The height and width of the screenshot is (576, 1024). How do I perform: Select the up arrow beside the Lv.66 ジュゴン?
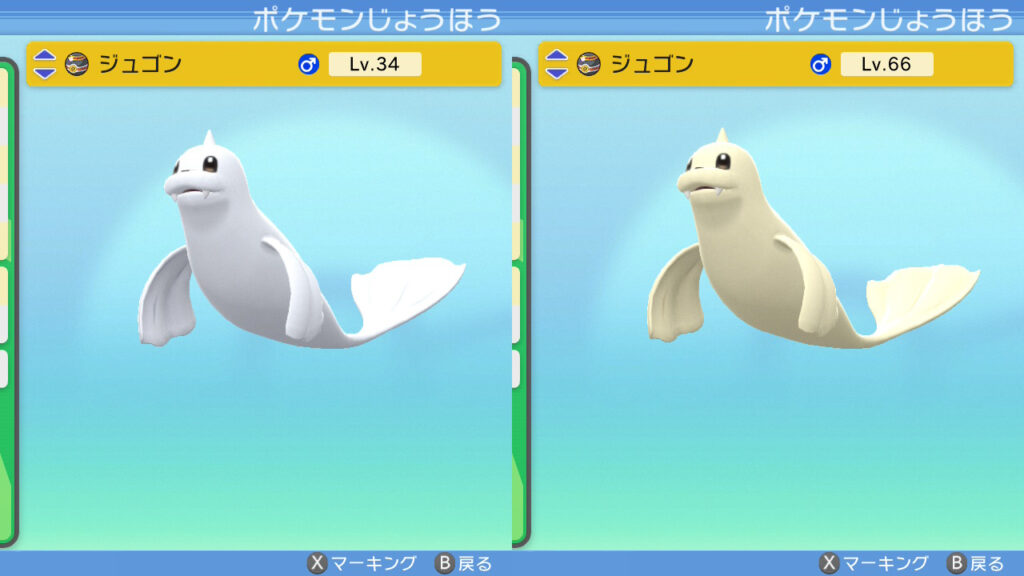[557, 57]
